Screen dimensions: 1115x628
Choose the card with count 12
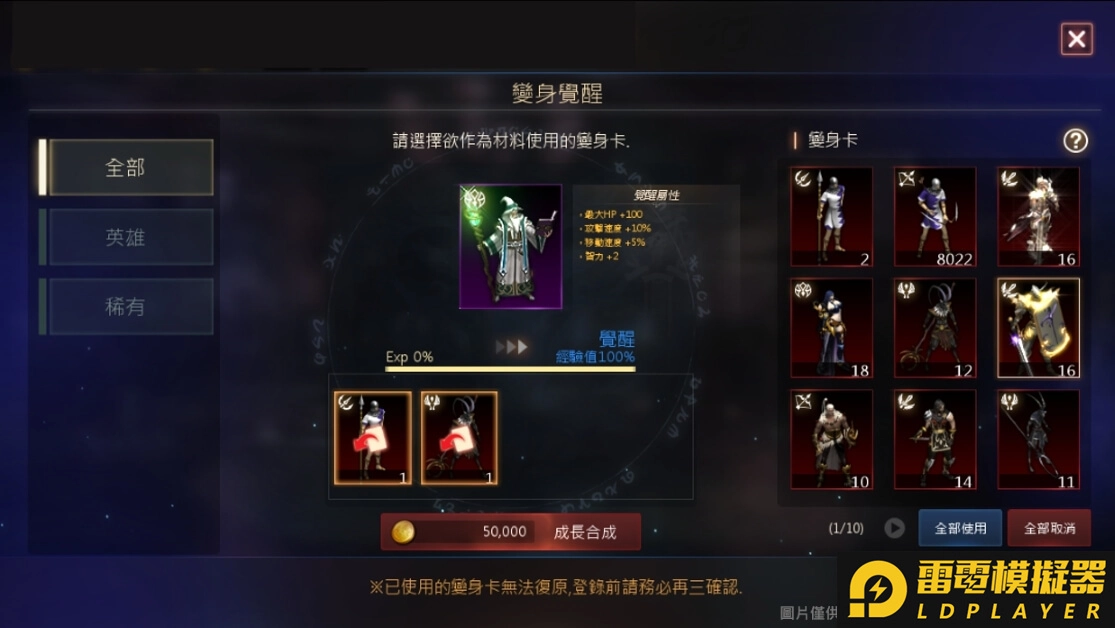pos(935,328)
